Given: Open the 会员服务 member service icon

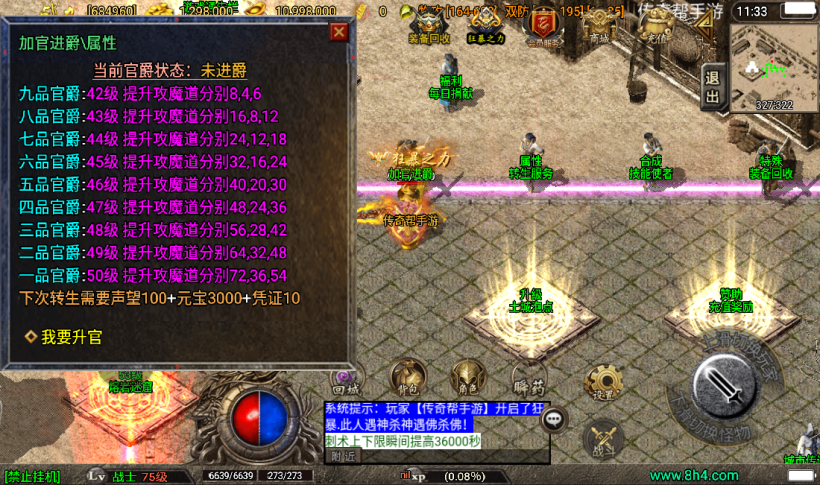Looking at the screenshot, I should coord(544,24).
